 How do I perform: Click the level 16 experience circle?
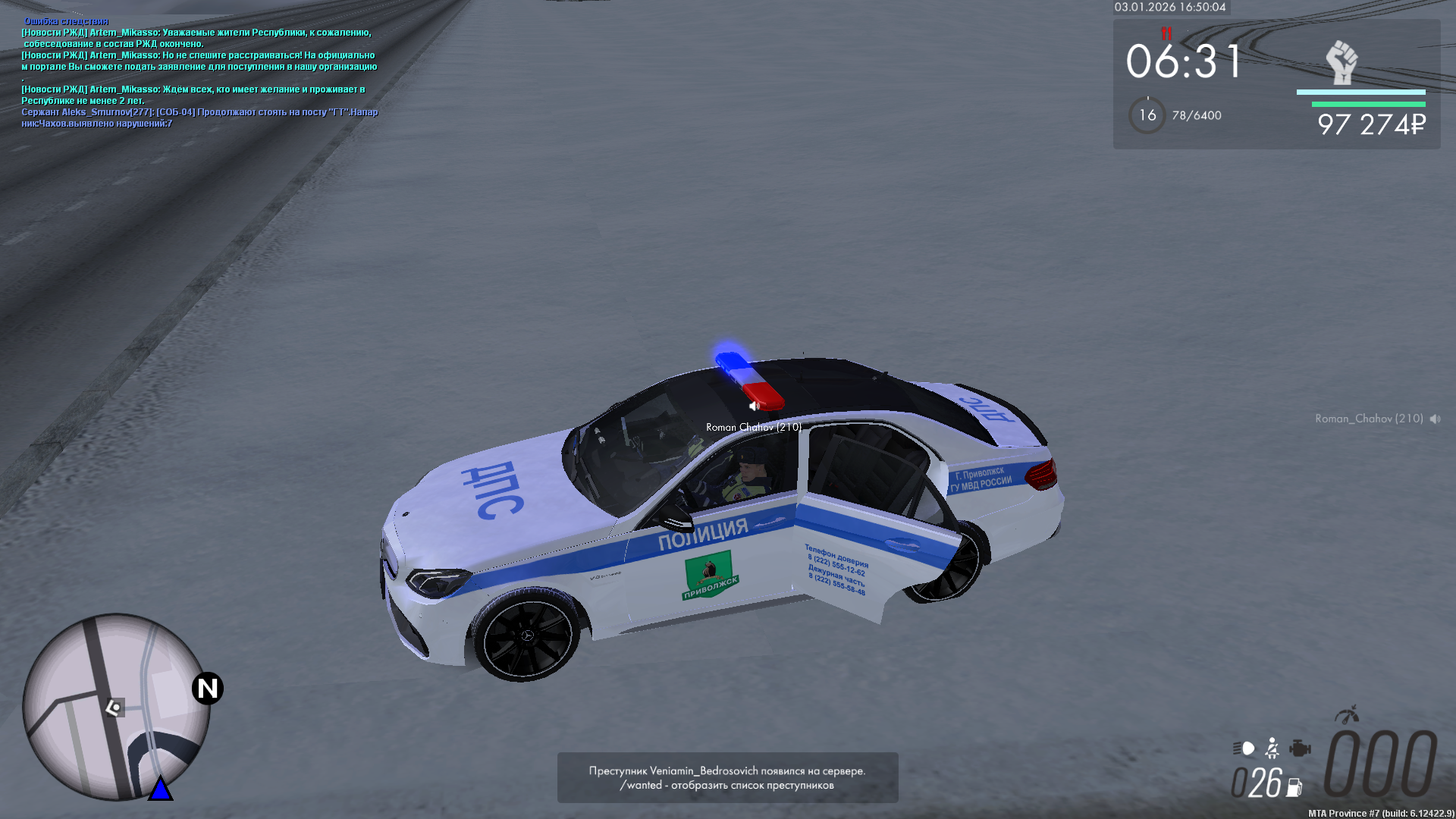click(x=1147, y=115)
